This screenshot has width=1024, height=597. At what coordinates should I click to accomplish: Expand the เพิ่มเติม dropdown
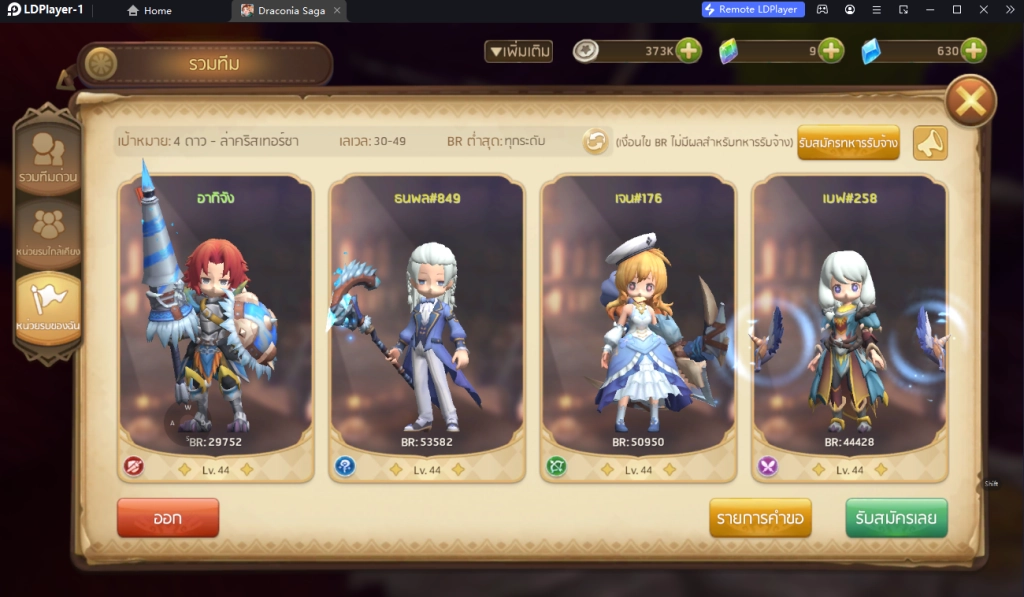pos(518,51)
